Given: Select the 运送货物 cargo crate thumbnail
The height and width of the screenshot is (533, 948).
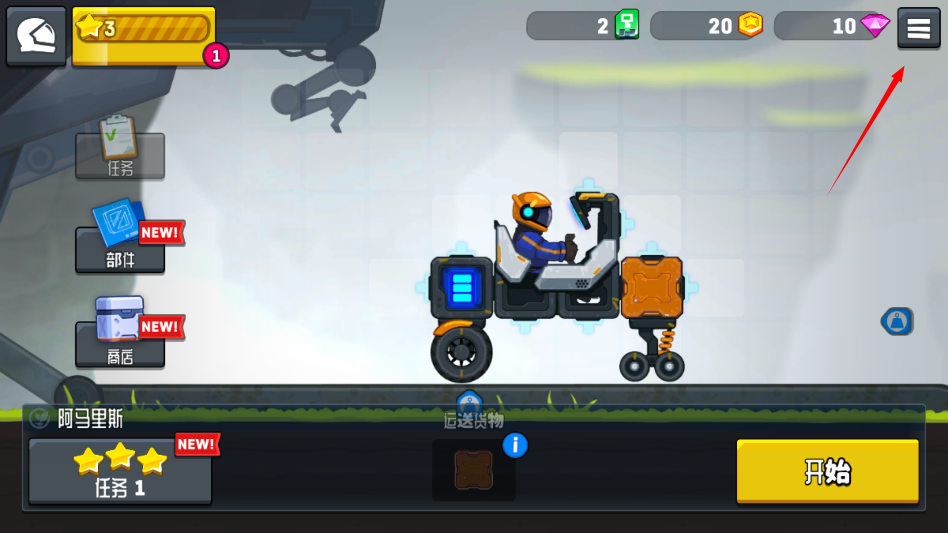Looking at the screenshot, I should click(x=474, y=470).
